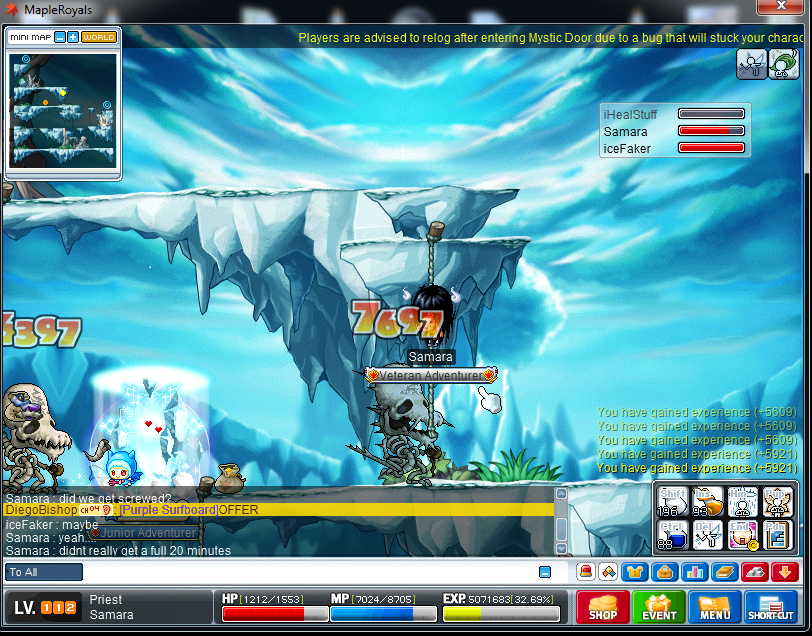Viewport: 812px width, 636px height.
Task: Click the Purple Surfboard item link in chat
Action: click(168, 510)
